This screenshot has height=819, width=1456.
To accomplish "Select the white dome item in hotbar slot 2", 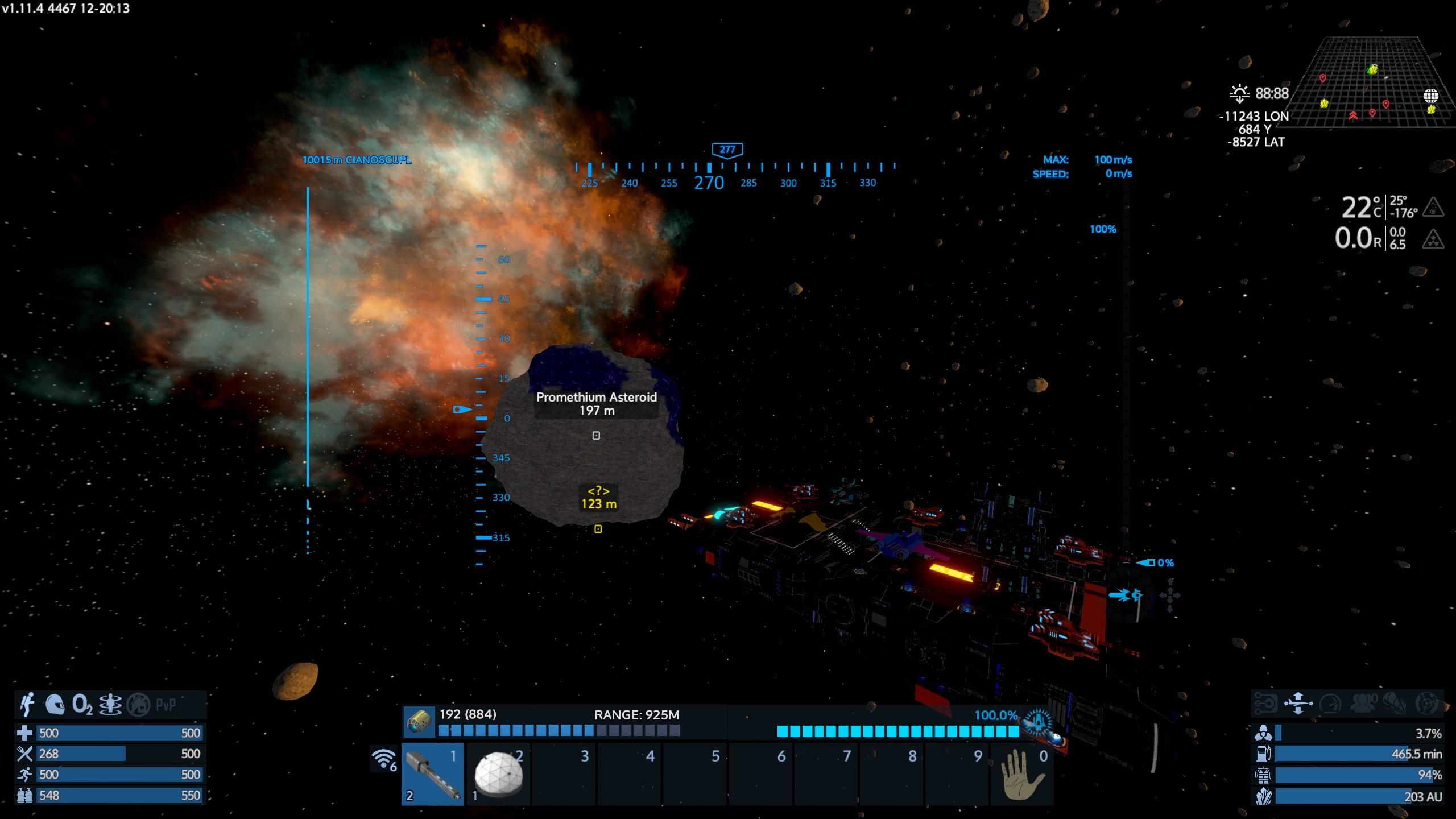I will (498, 773).
